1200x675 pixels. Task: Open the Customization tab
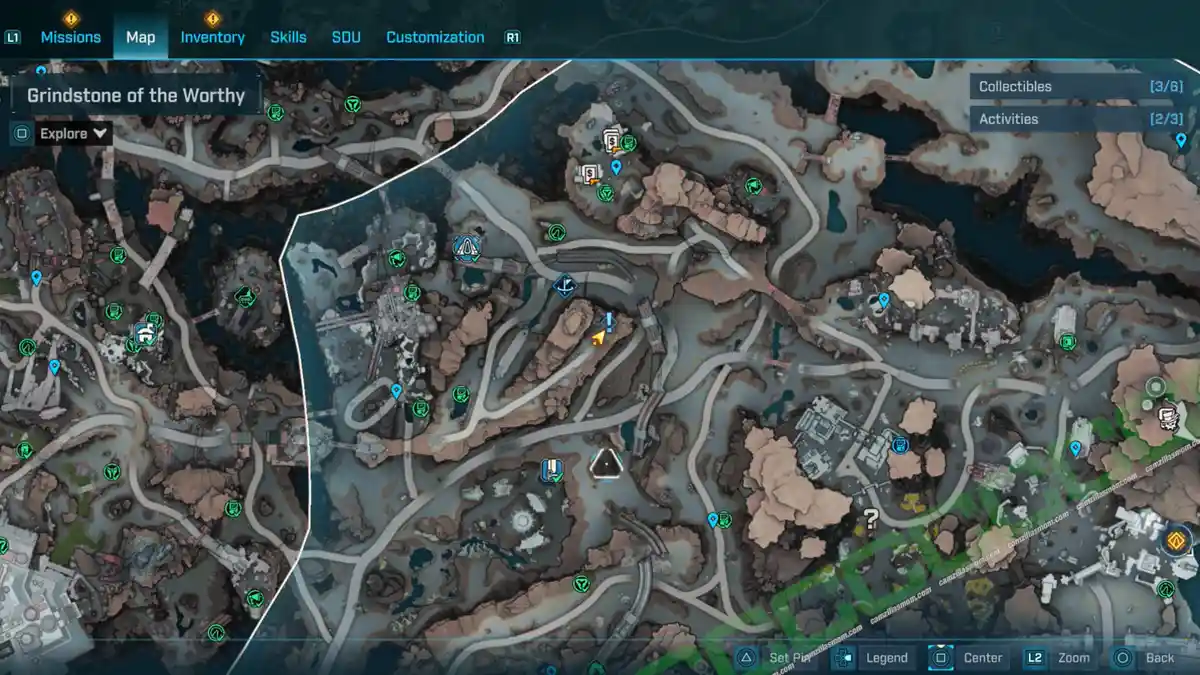[435, 38]
